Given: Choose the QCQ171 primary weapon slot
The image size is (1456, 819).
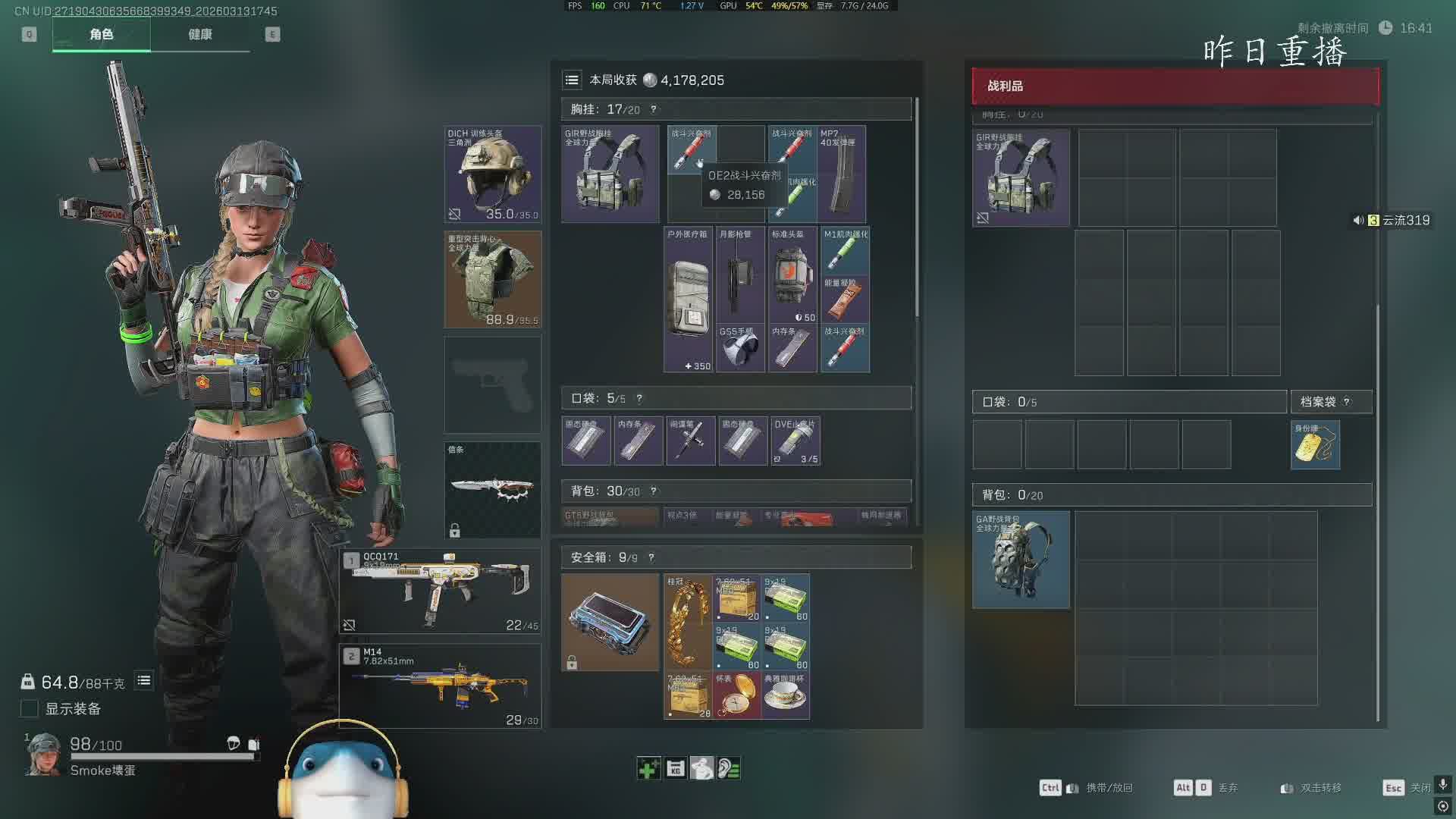Looking at the screenshot, I should [x=441, y=591].
